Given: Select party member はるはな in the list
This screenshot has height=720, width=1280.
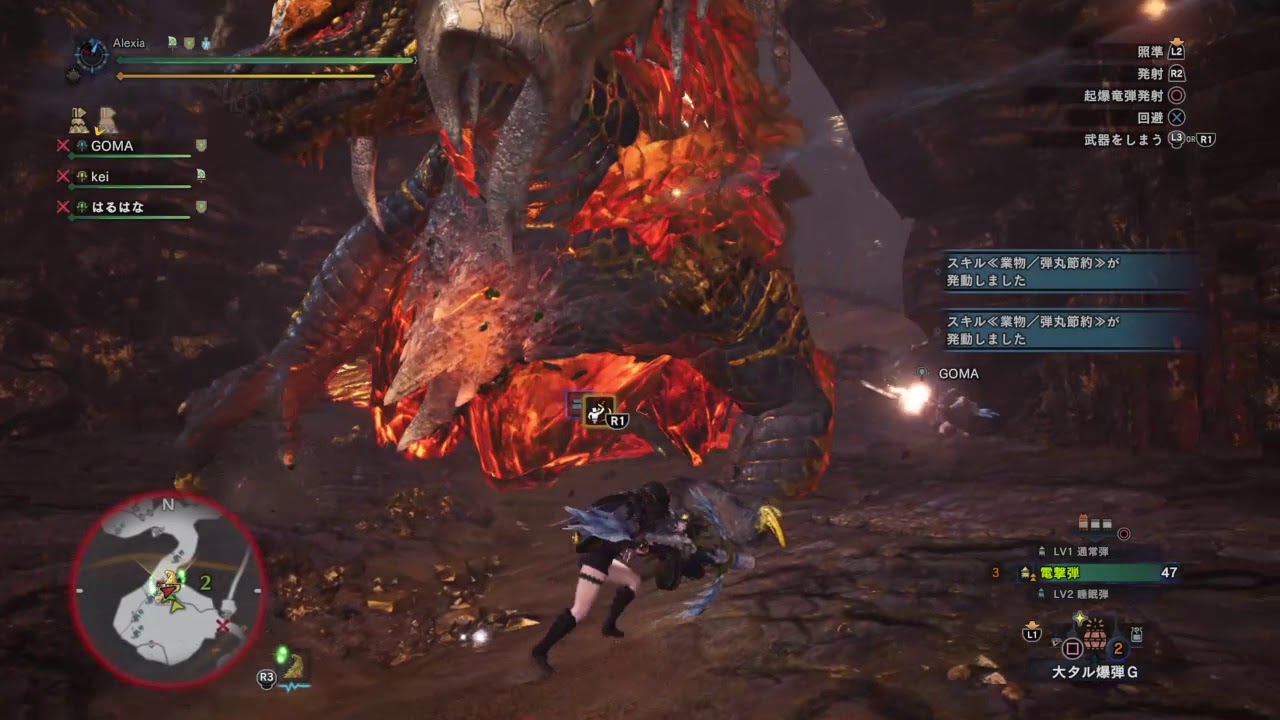Looking at the screenshot, I should tap(117, 207).
